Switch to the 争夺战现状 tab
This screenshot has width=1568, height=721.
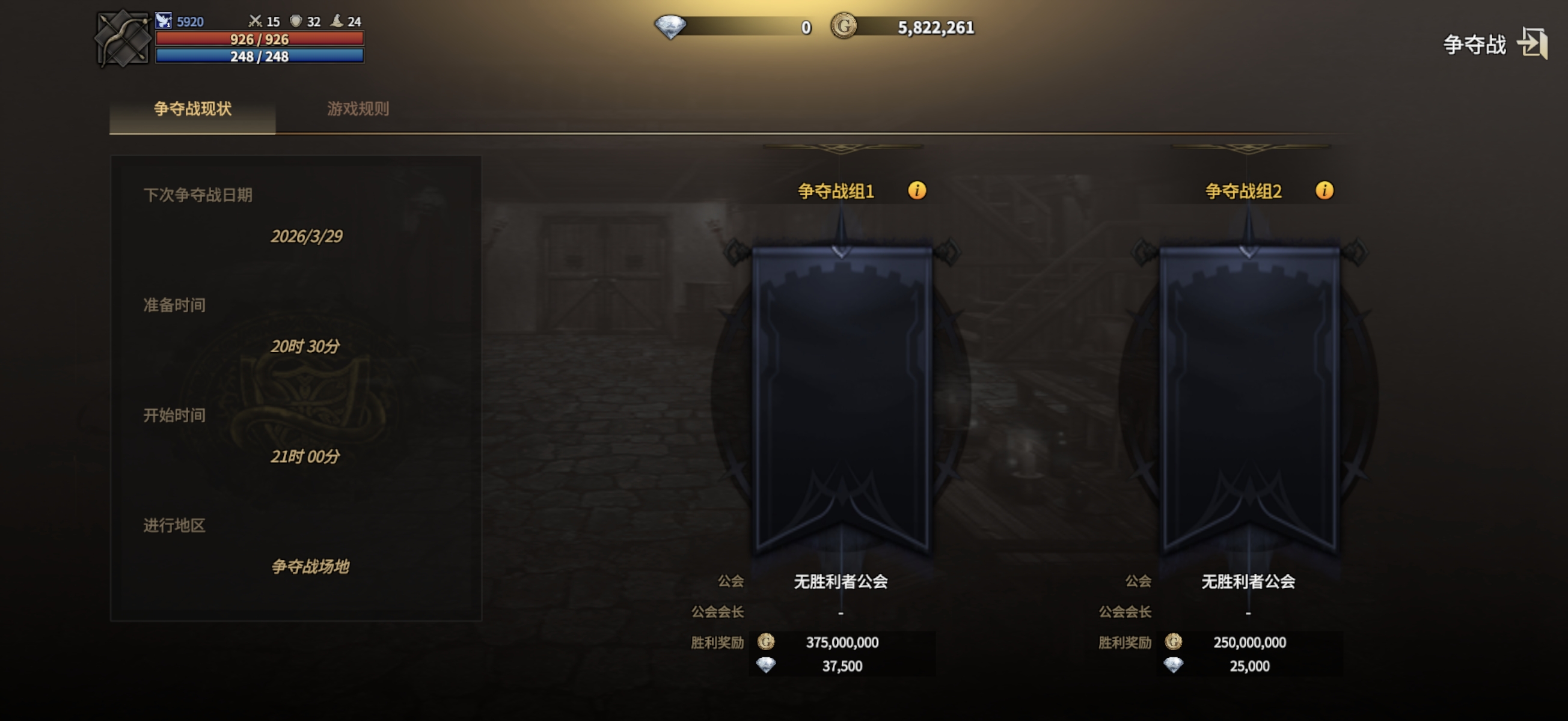[x=192, y=109]
